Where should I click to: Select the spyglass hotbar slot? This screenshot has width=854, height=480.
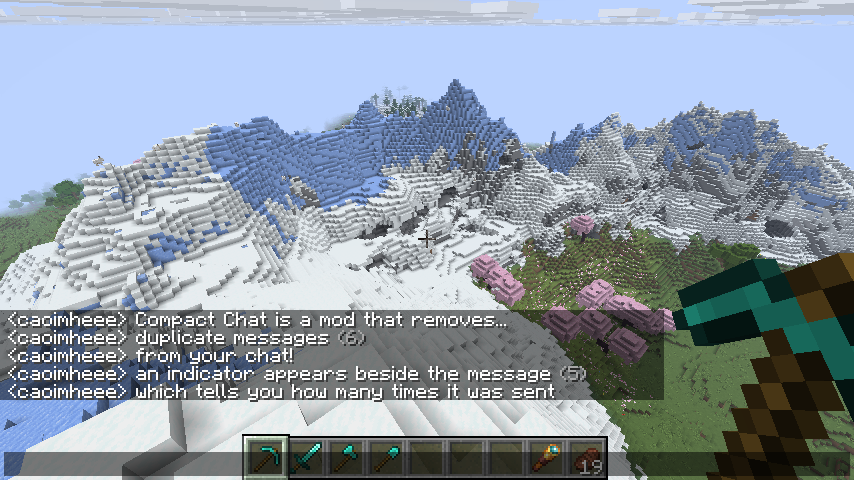(547, 458)
